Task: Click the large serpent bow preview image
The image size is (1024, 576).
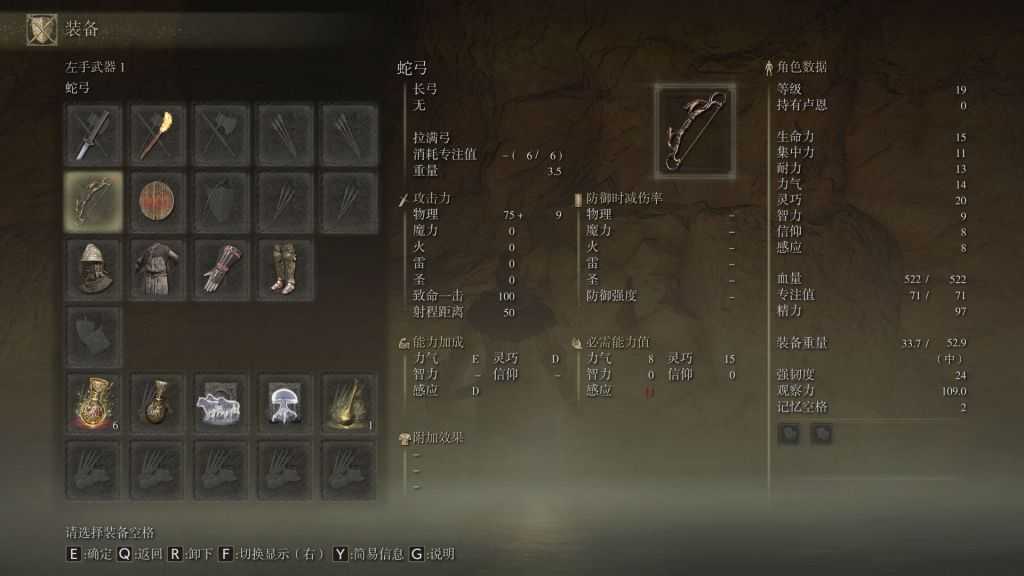Action: pyautogui.click(x=695, y=129)
